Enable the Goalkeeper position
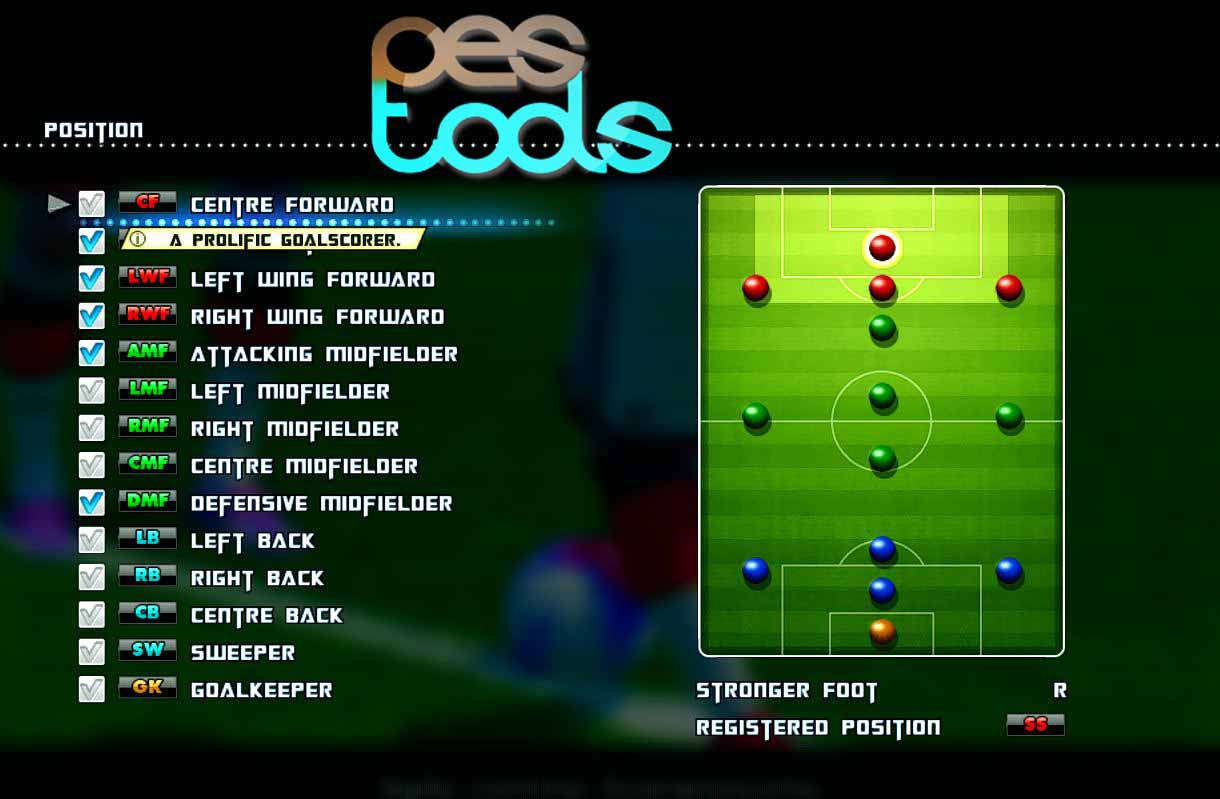Image resolution: width=1220 pixels, height=799 pixels. click(x=91, y=690)
